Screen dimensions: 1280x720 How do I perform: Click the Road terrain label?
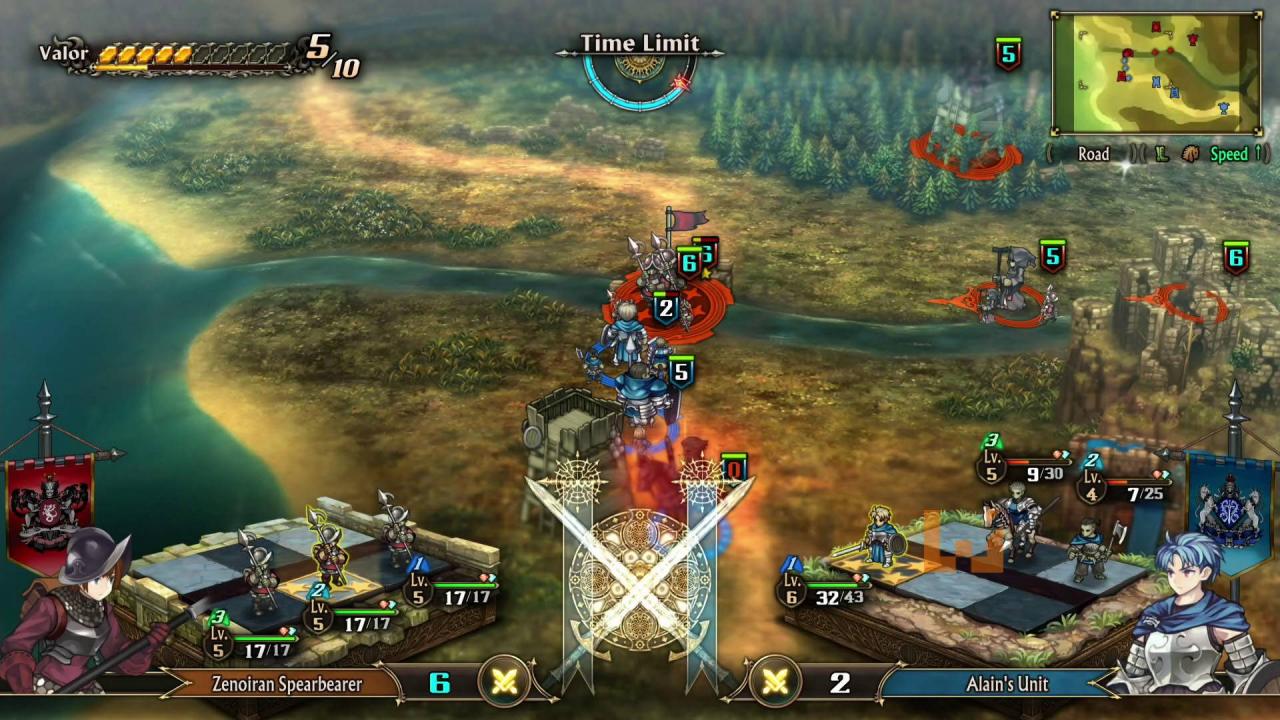tap(1093, 154)
